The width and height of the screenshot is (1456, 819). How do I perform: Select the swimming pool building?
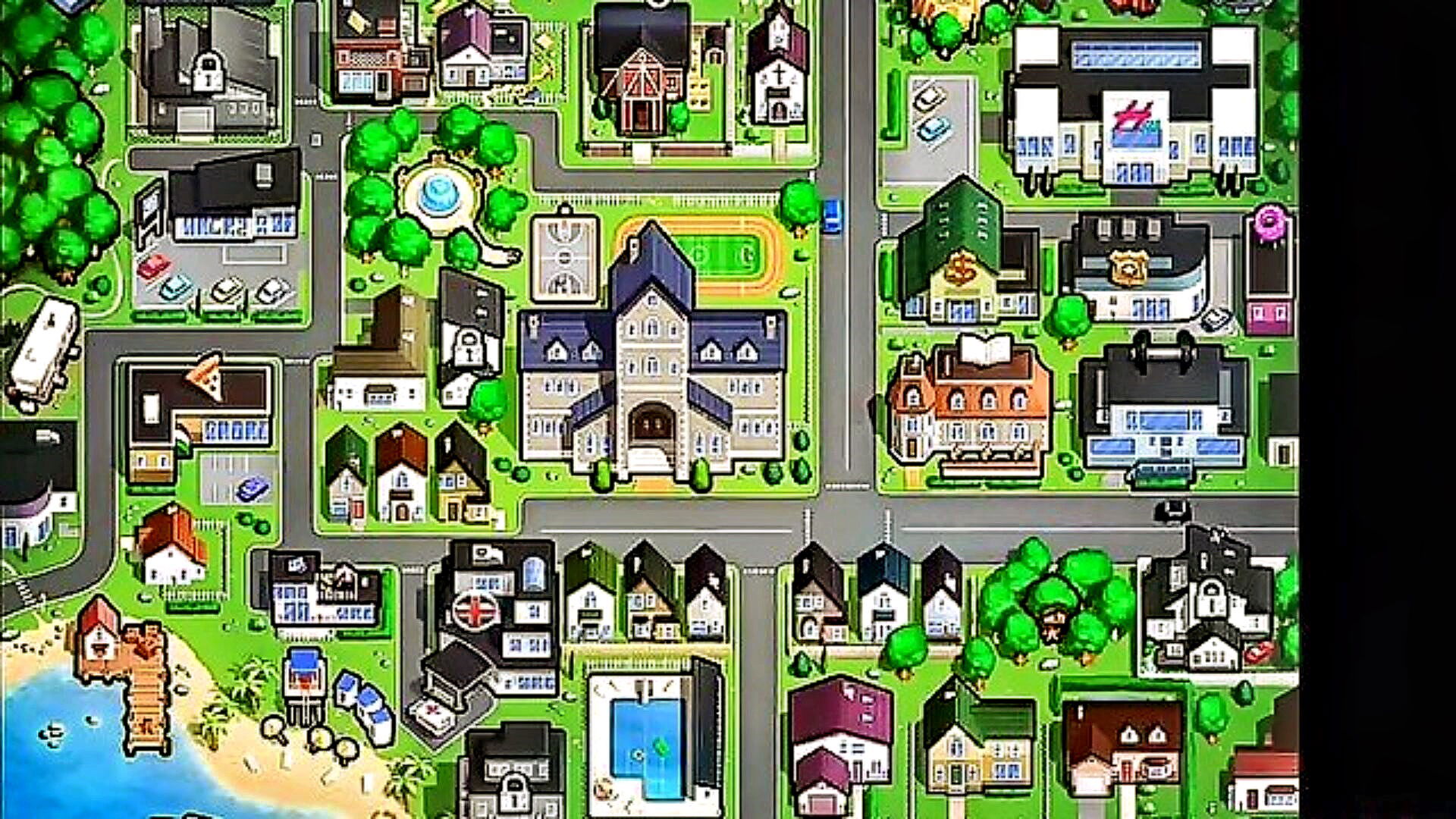coord(652,739)
